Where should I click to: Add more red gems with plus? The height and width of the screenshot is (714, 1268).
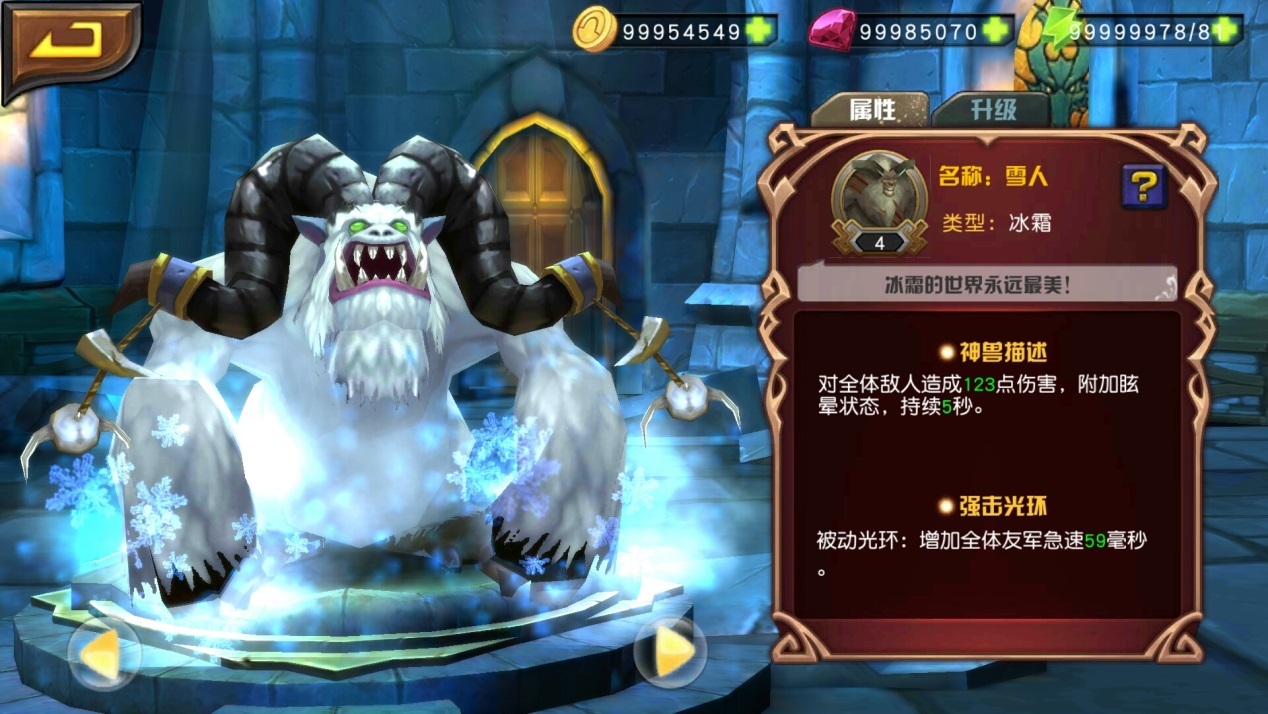click(995, 31)
